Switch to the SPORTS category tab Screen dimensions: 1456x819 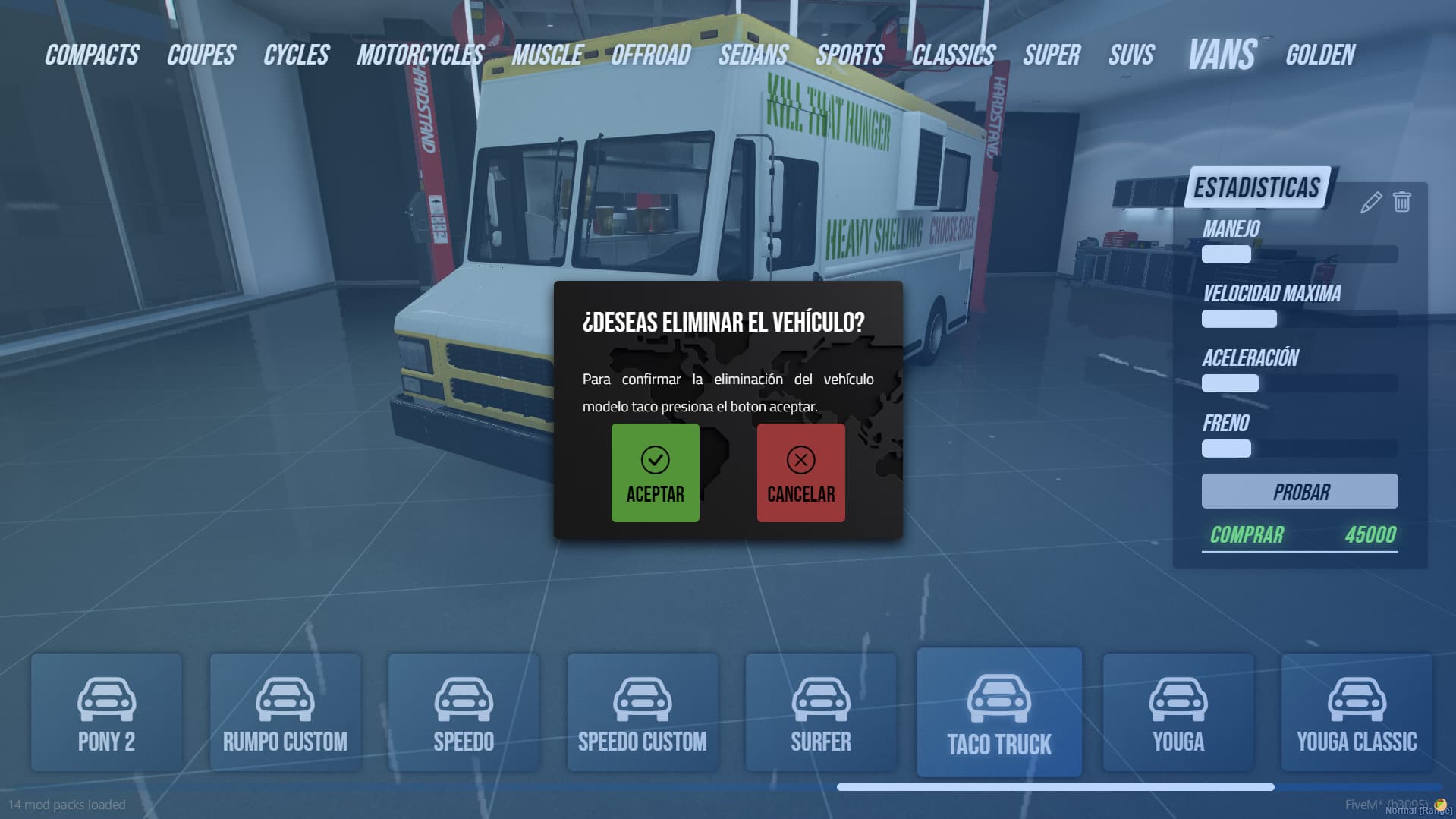pyautogui.click(x=850, y=54)
